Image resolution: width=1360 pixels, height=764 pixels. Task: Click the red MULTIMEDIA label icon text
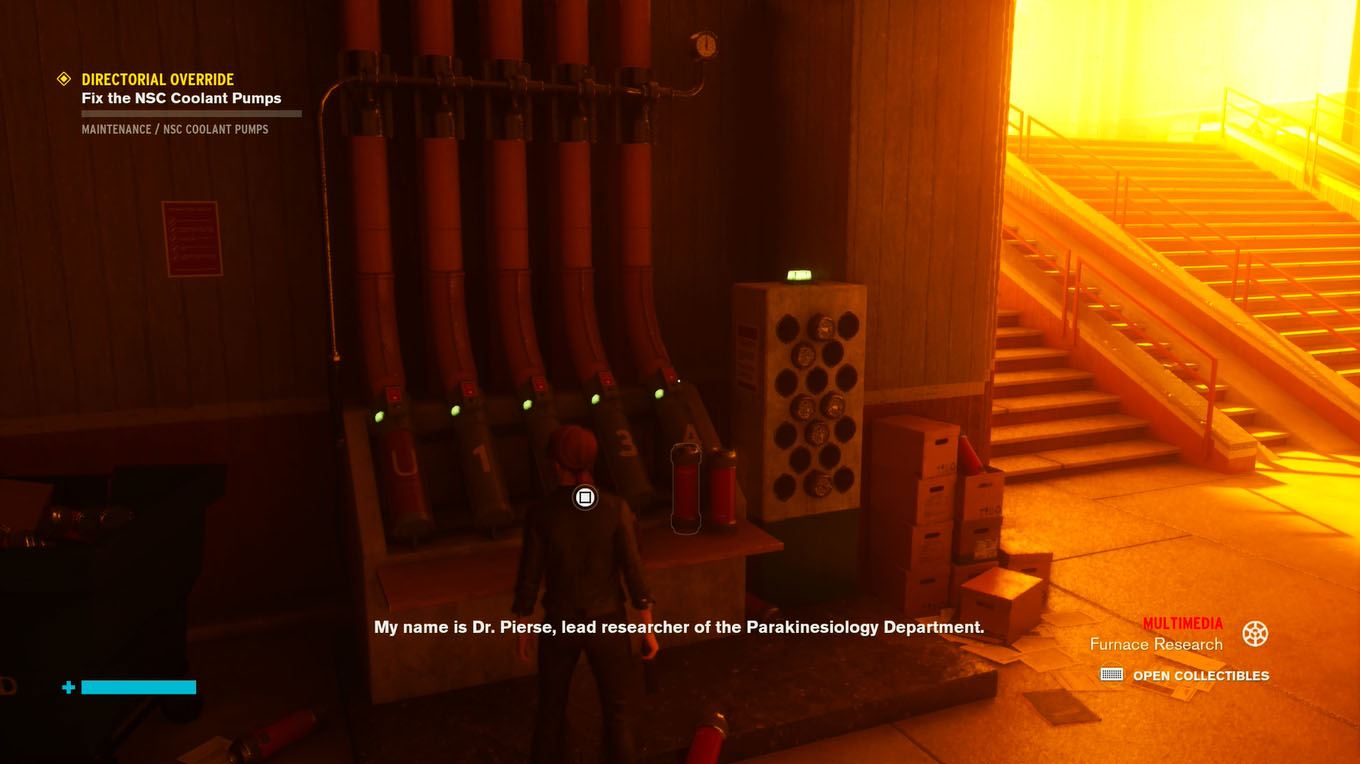(1181, 621)
